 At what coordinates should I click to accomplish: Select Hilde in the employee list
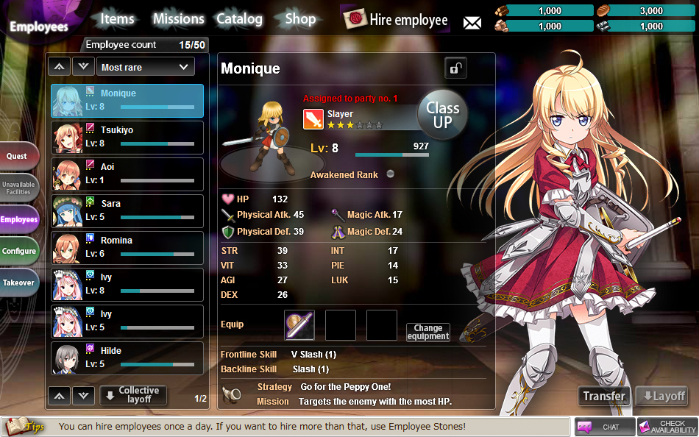pos(127,356)
